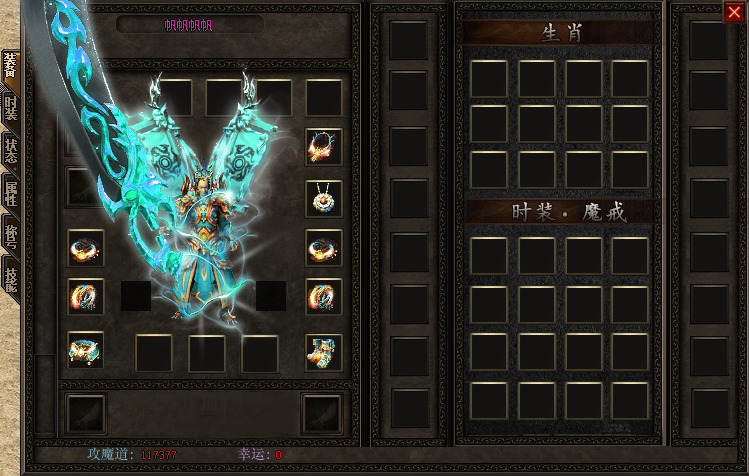Viewport: 749px width, 476px height.
Task: Switch to the 属性 attributes tab
Action: 10,193
